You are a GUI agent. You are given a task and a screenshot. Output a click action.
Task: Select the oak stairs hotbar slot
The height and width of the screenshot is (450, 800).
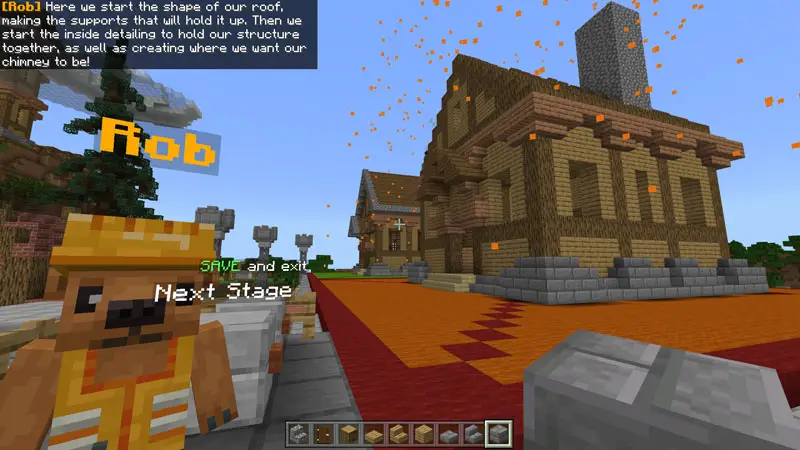coord(400,433)
